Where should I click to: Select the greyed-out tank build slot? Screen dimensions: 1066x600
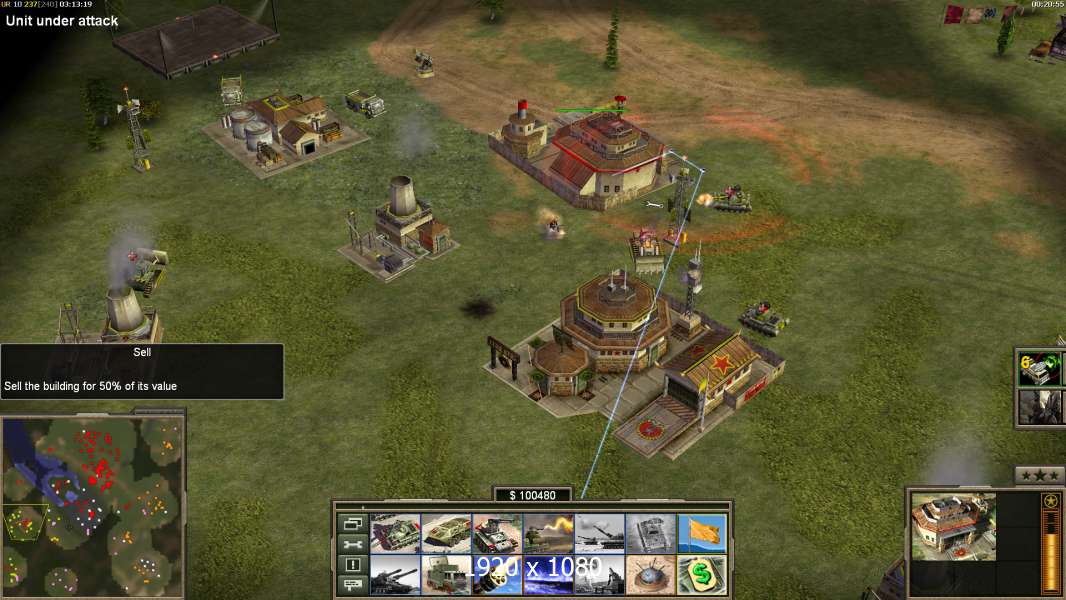pyautogui.click(x=651, y=533)
